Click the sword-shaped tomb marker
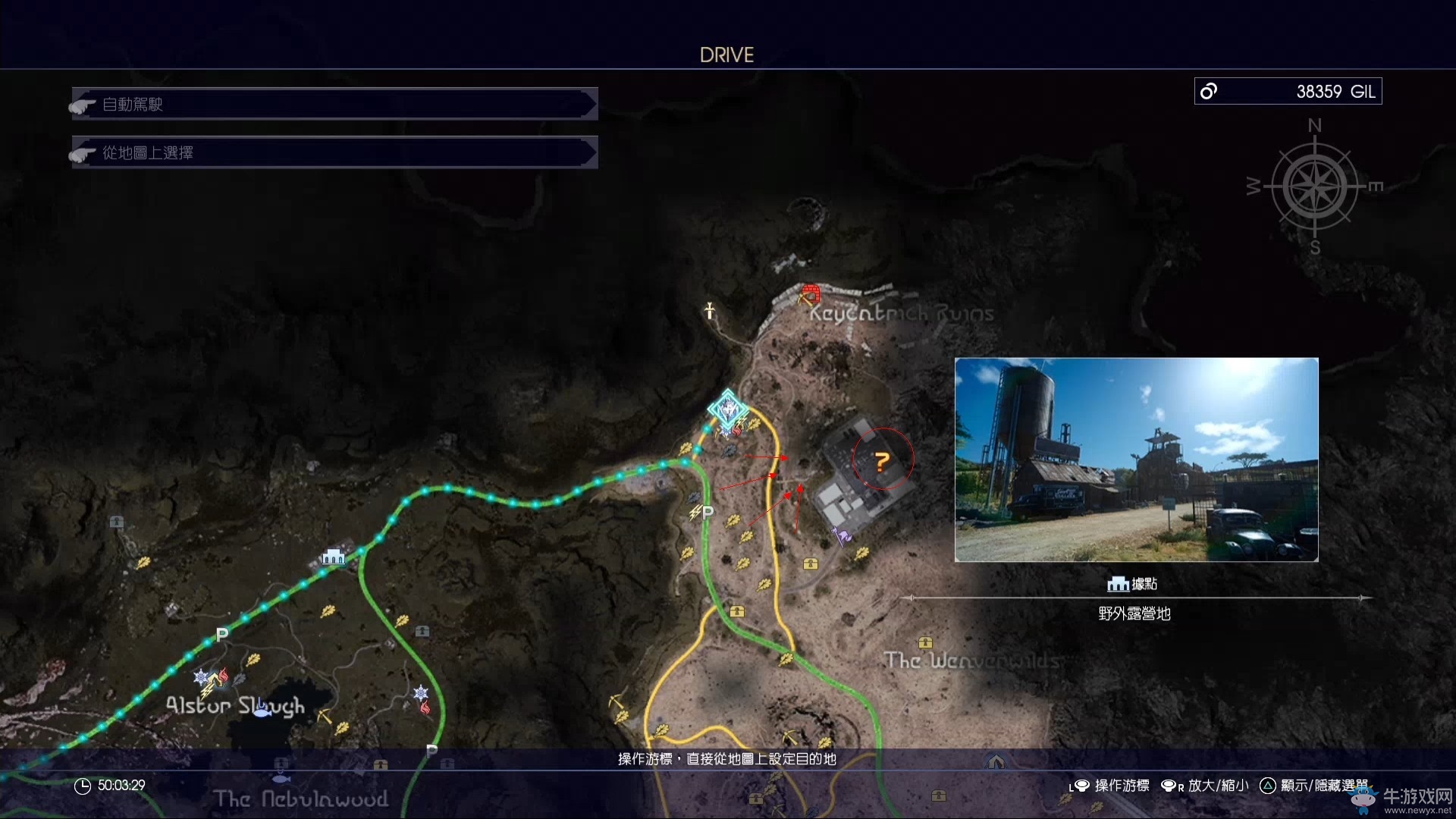 [x=709, y=310]
